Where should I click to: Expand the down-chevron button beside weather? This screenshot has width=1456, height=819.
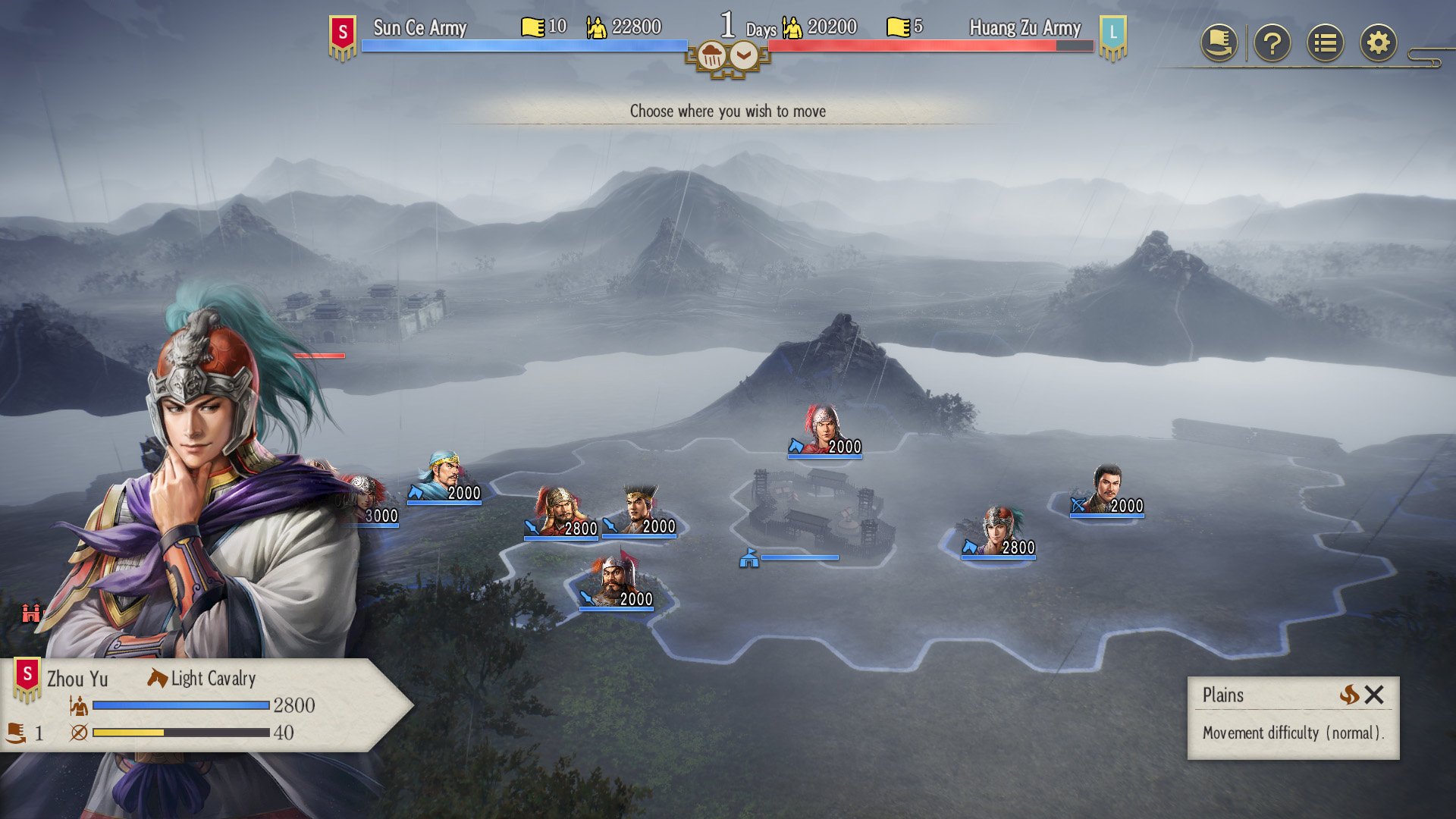pos(744,55)
